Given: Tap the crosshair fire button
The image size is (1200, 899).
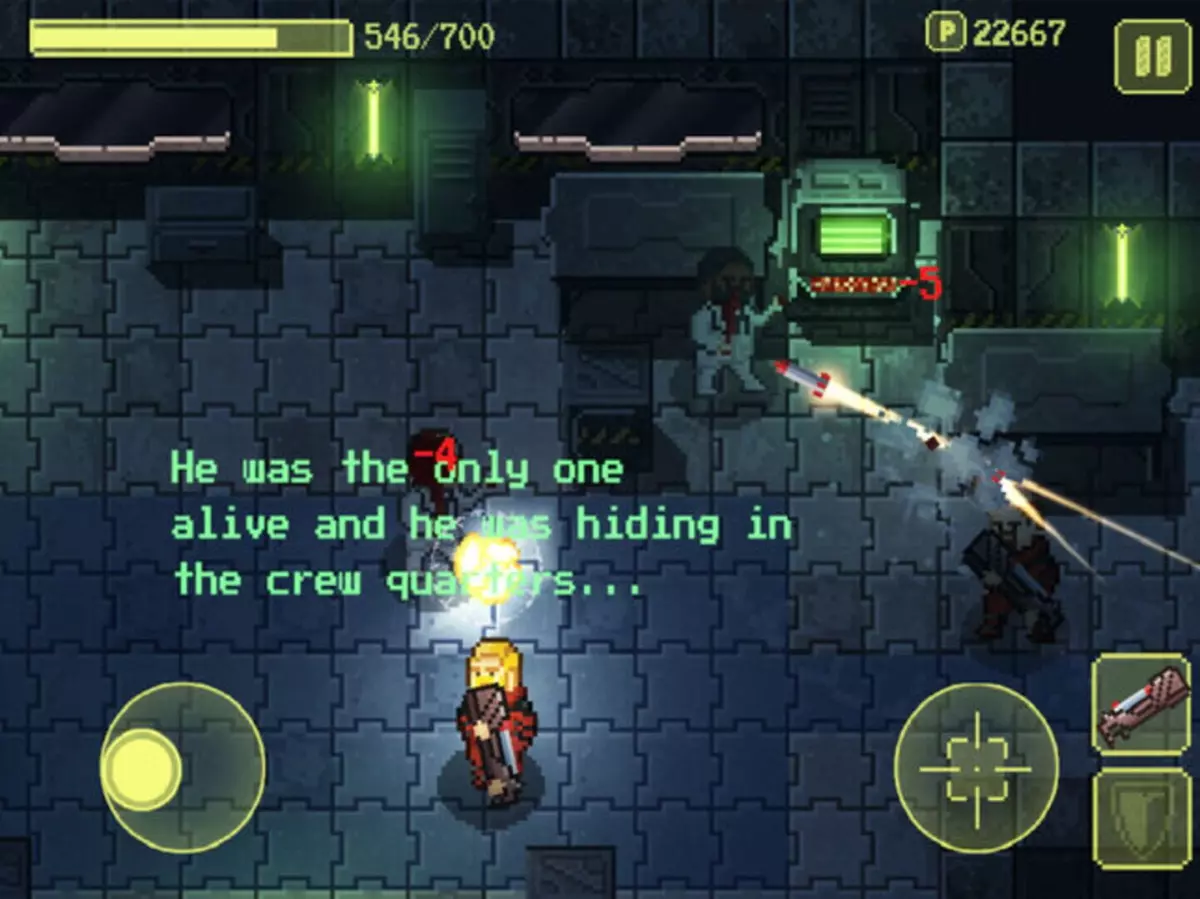Looking at the screenshot, I should point(976,768).
